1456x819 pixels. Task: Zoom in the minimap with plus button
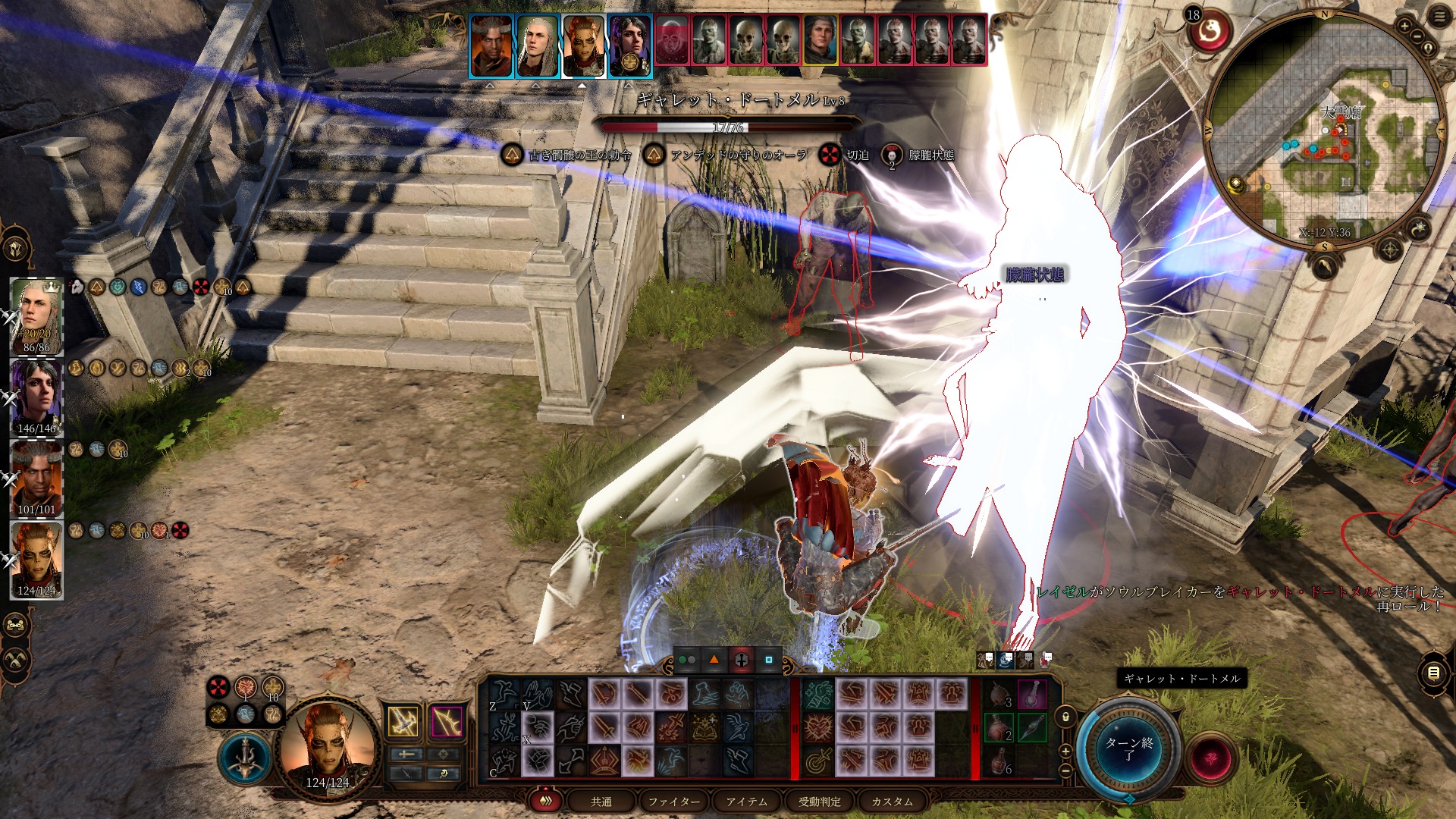pos(1404,27)
